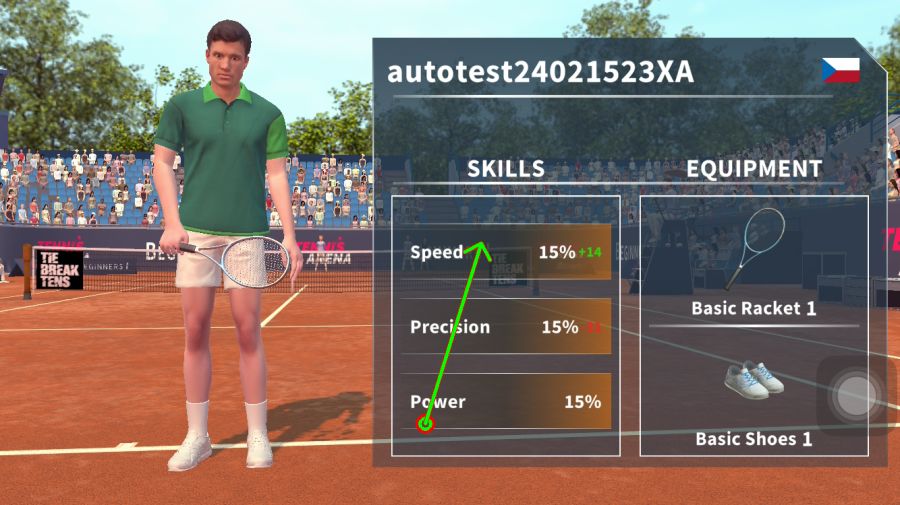The width and height of the screenshot is (900, 505).
Task: Choose the Precision skill row
Action: (506, 327)
